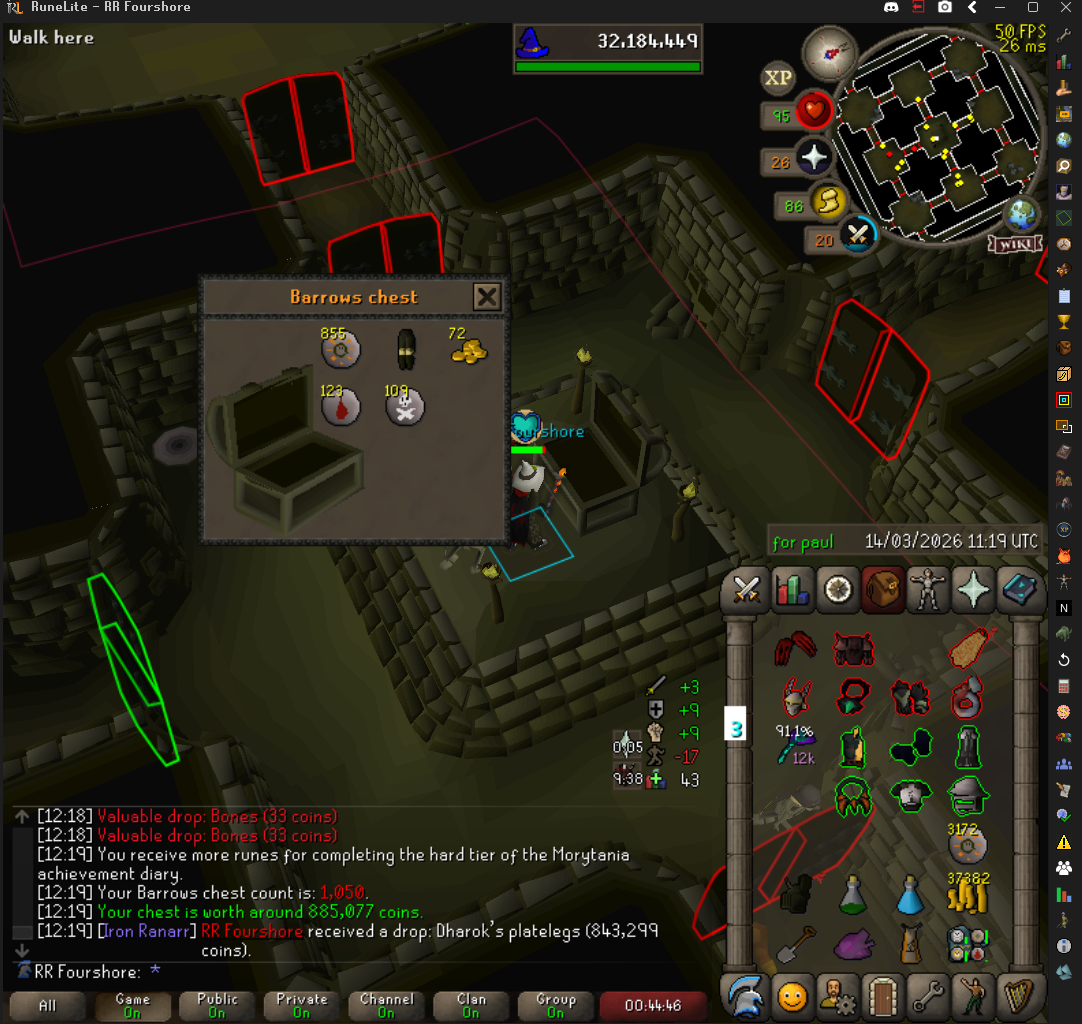Show the Worn Equipment tab
This screenshot has width=1082, height=1024.
[928, 590]
